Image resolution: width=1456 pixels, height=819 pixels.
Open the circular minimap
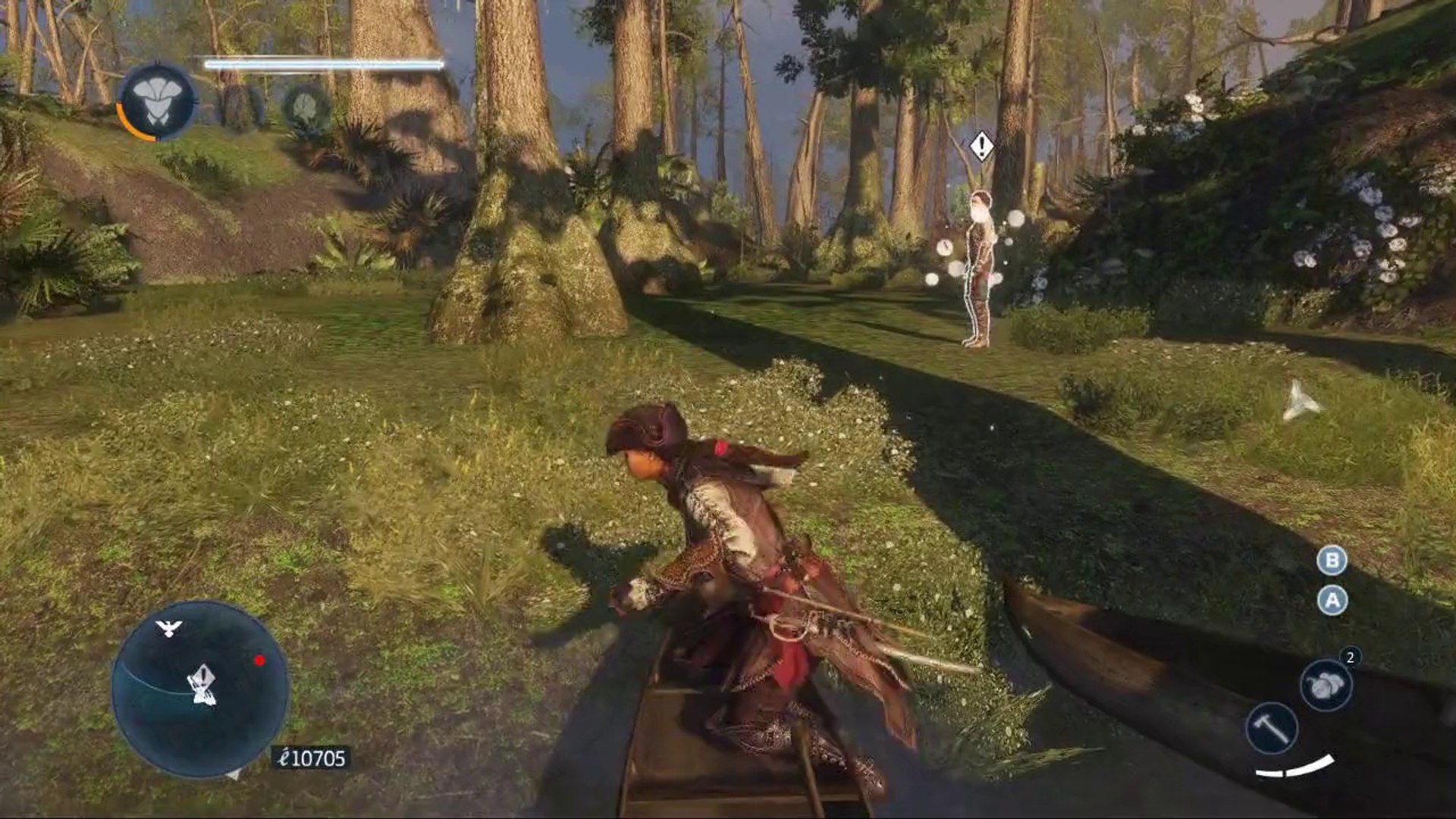coord(199,689)
